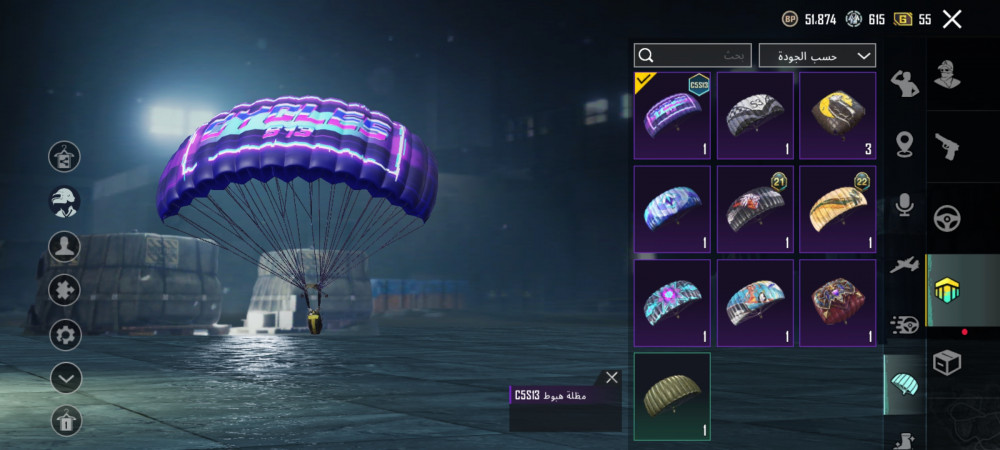Open the puzzle piece icon

click(65, 290)
